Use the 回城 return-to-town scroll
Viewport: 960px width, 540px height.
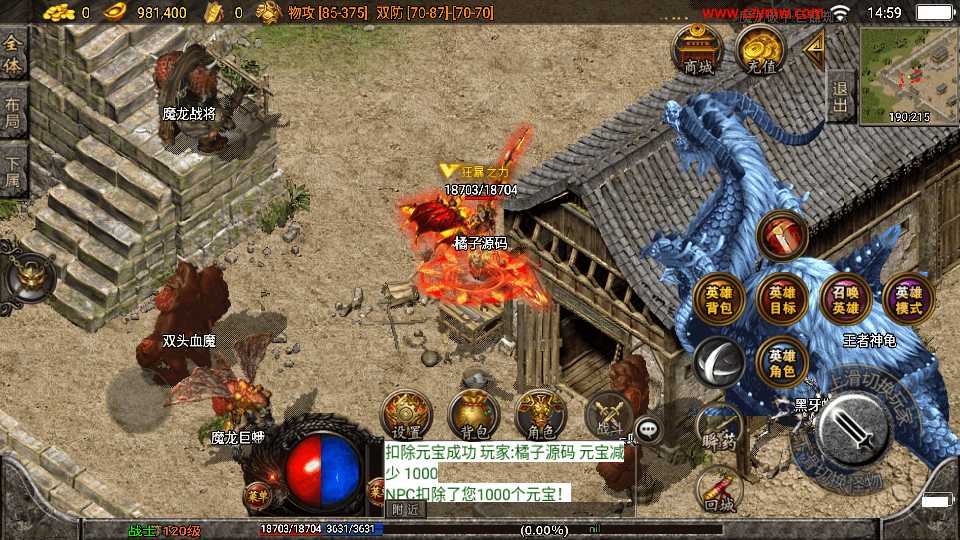(x=719, y=492)
